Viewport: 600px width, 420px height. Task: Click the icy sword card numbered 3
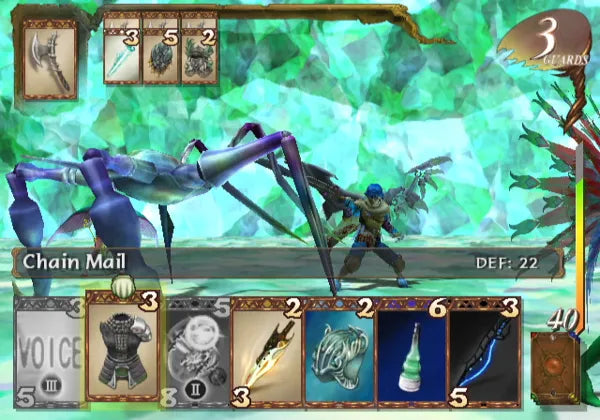122,46
